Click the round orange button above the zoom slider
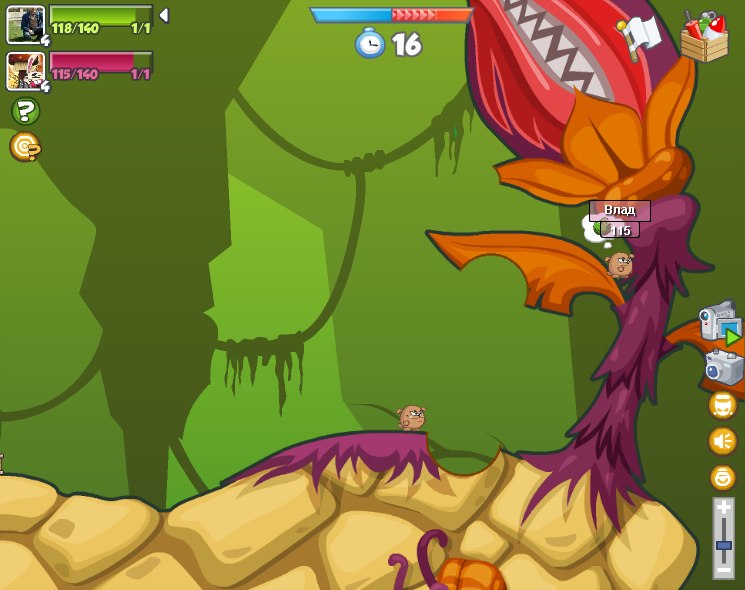 [722, 477]
